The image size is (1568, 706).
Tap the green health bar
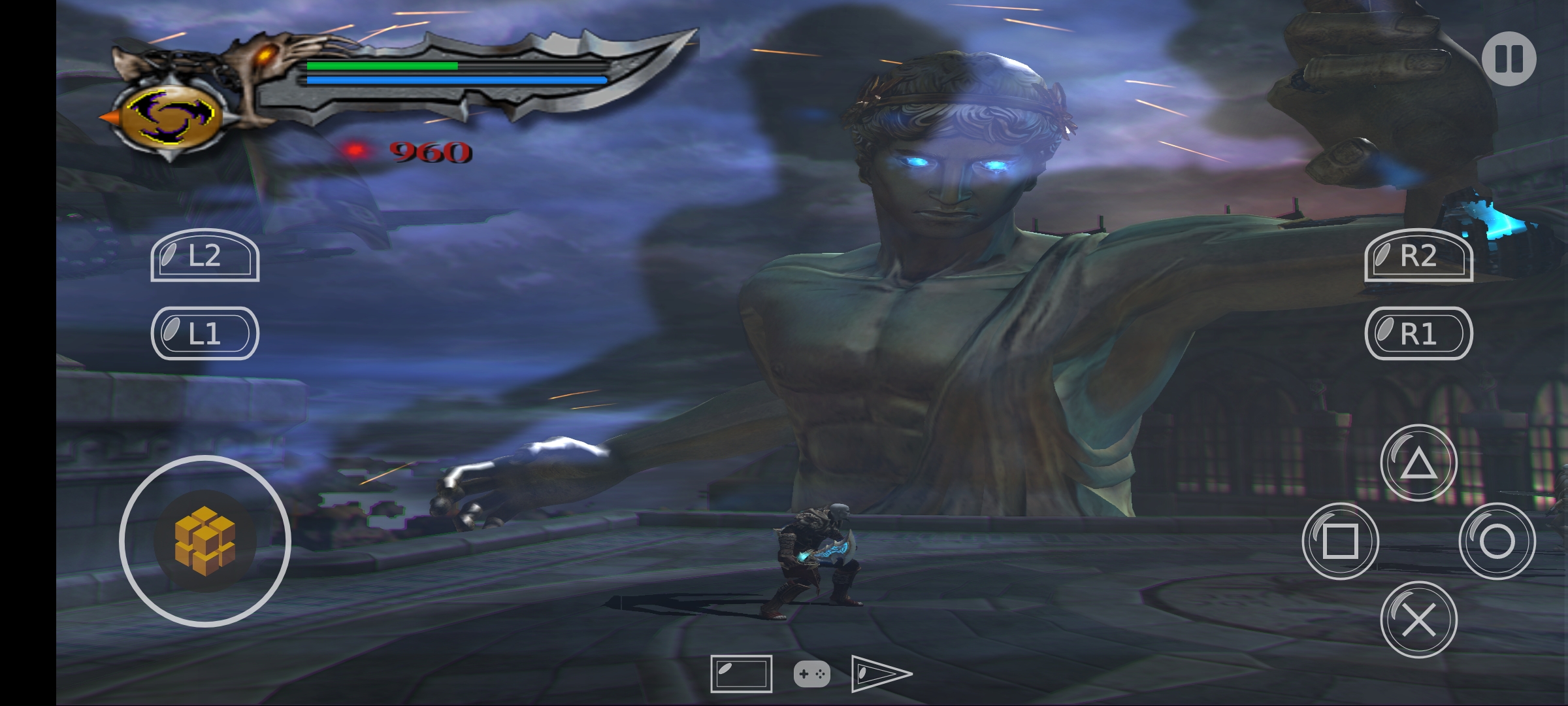(382, 67)
